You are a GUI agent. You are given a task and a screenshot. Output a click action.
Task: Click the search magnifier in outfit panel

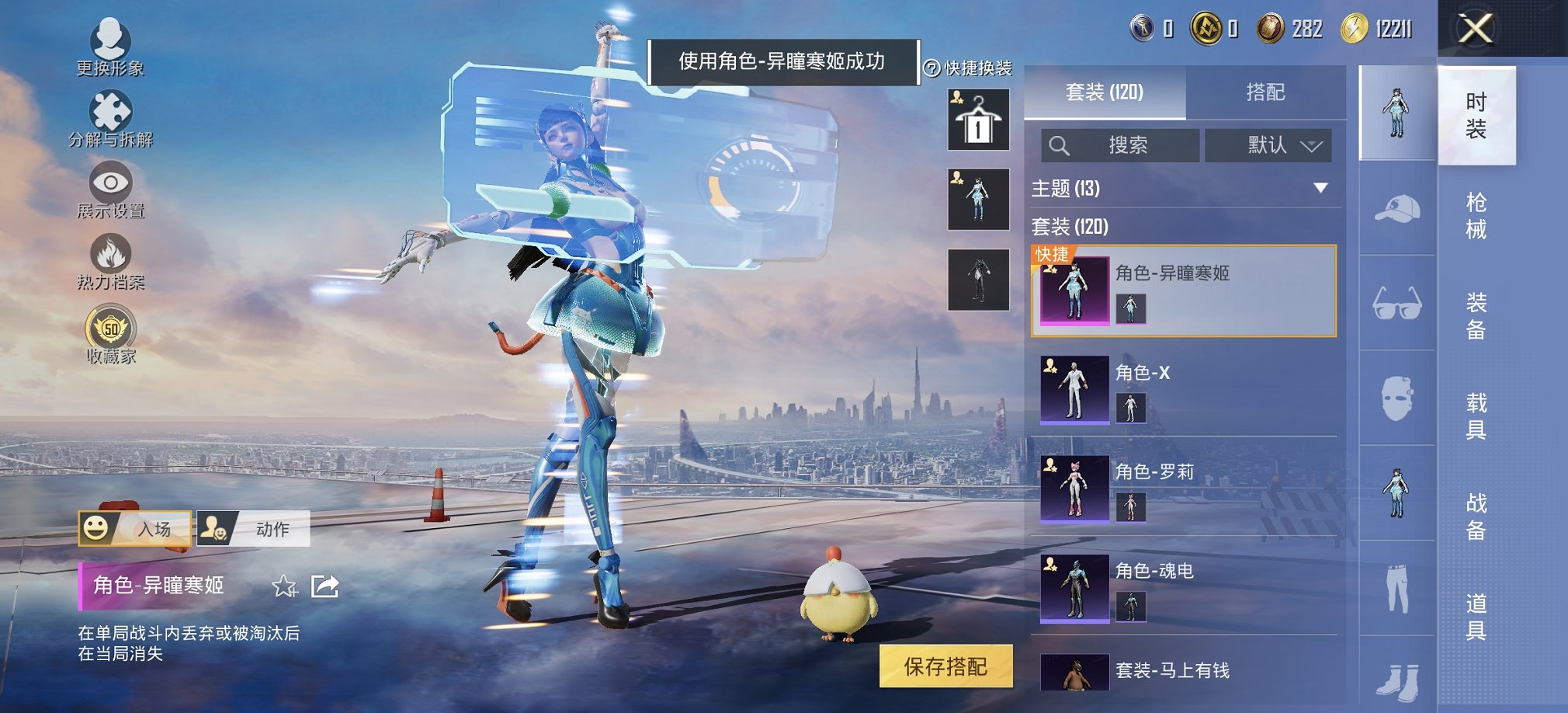(x=1059, y=145)
